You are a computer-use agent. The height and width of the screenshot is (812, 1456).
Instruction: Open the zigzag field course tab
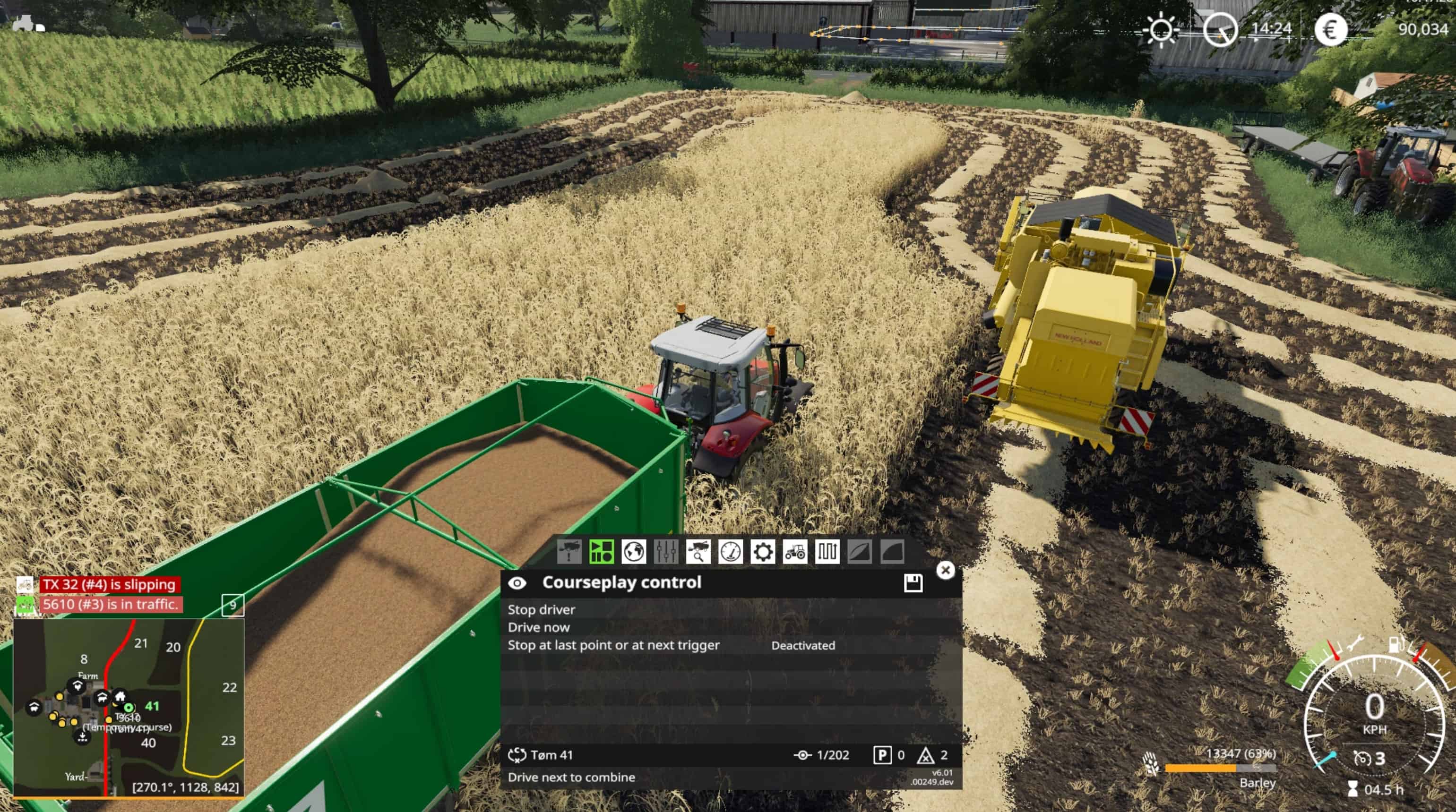827,552
